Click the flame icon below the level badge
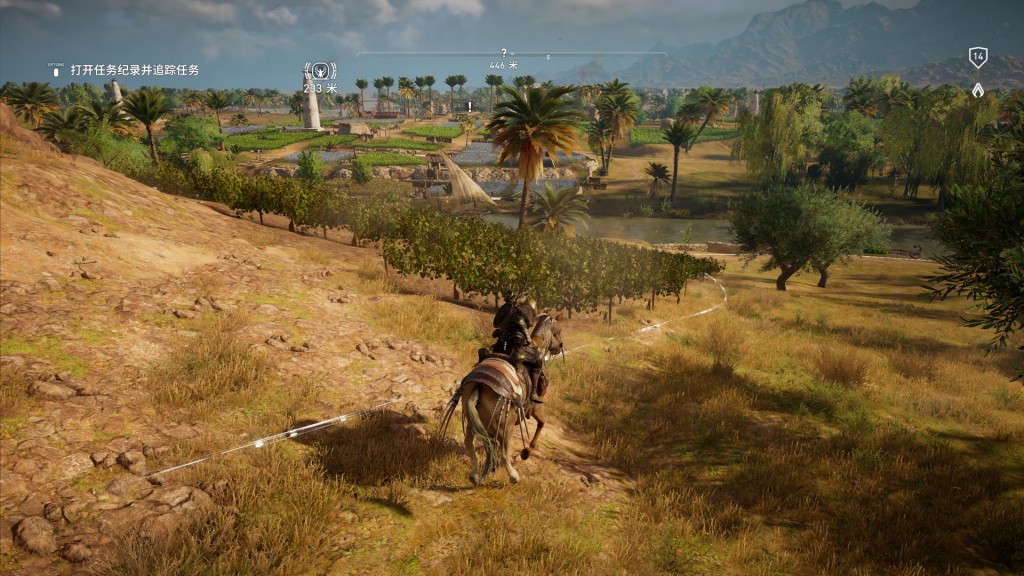1024x576 pixels. [978, 90]
